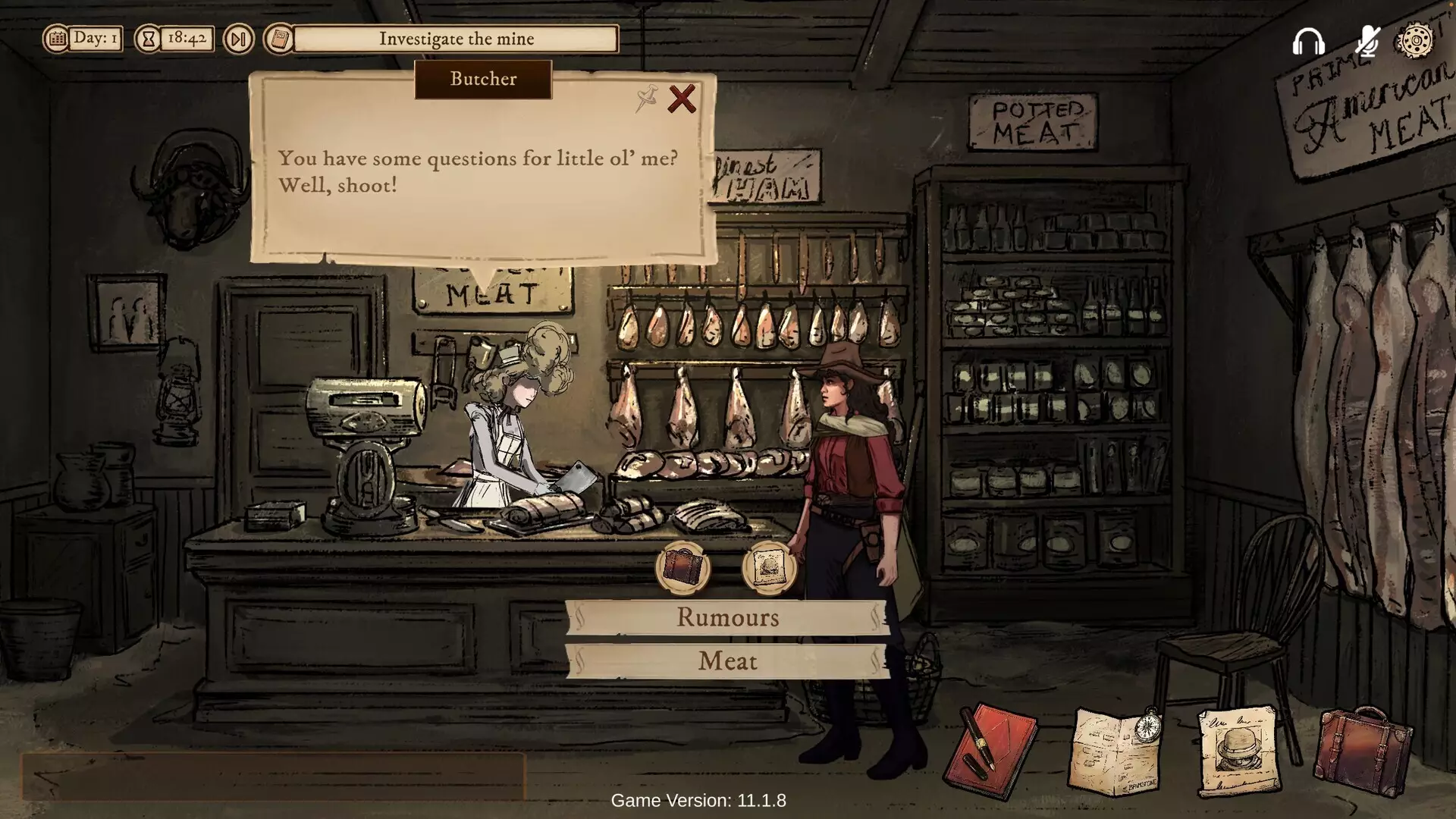This screenshot has height=819, width=1456.
Task: Select the fast-forward time skip icon
Action: [x=238, y=39]
